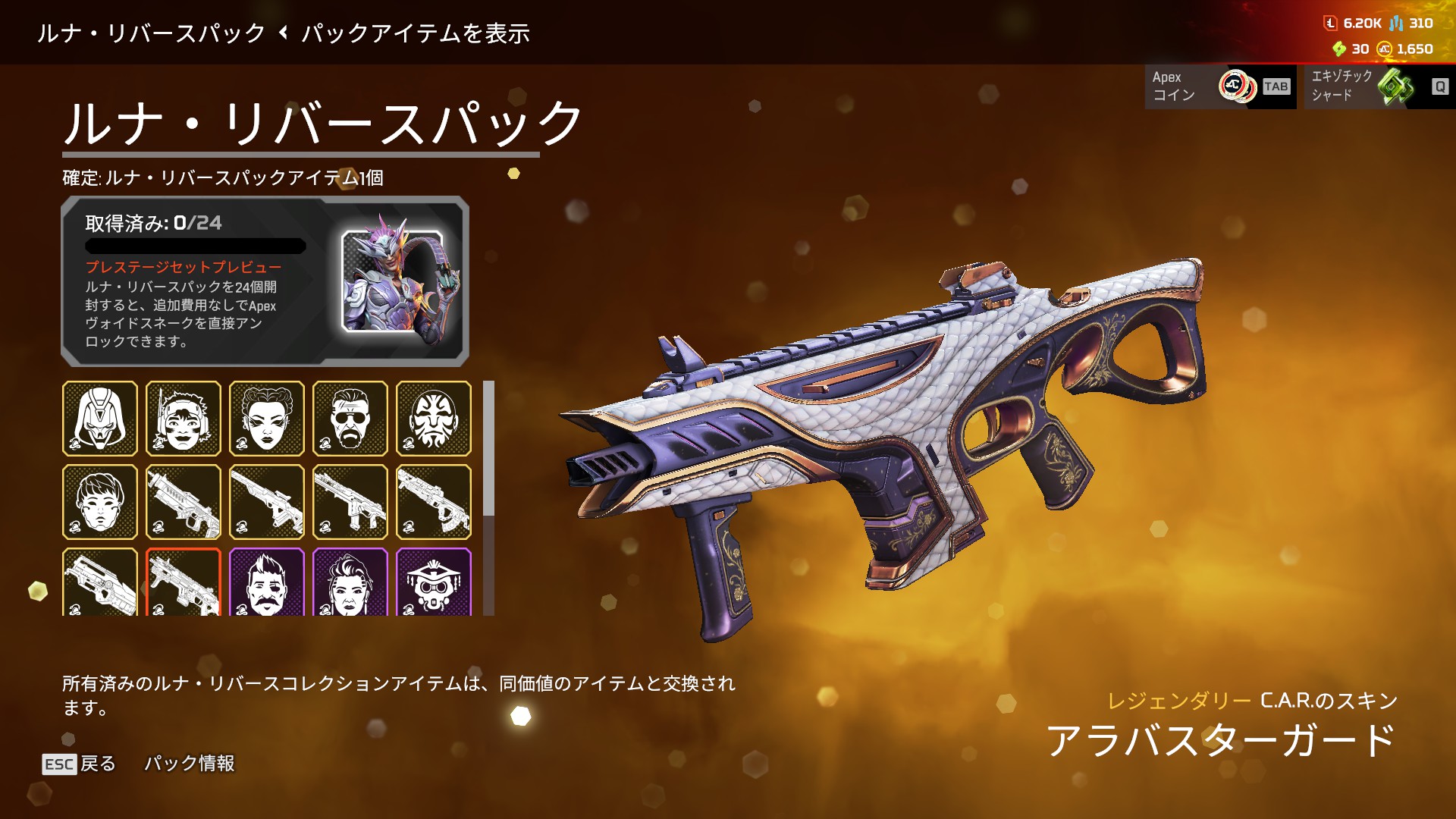Open パック情報 pack info
1456x819 pixels.
tap(190, 764)
